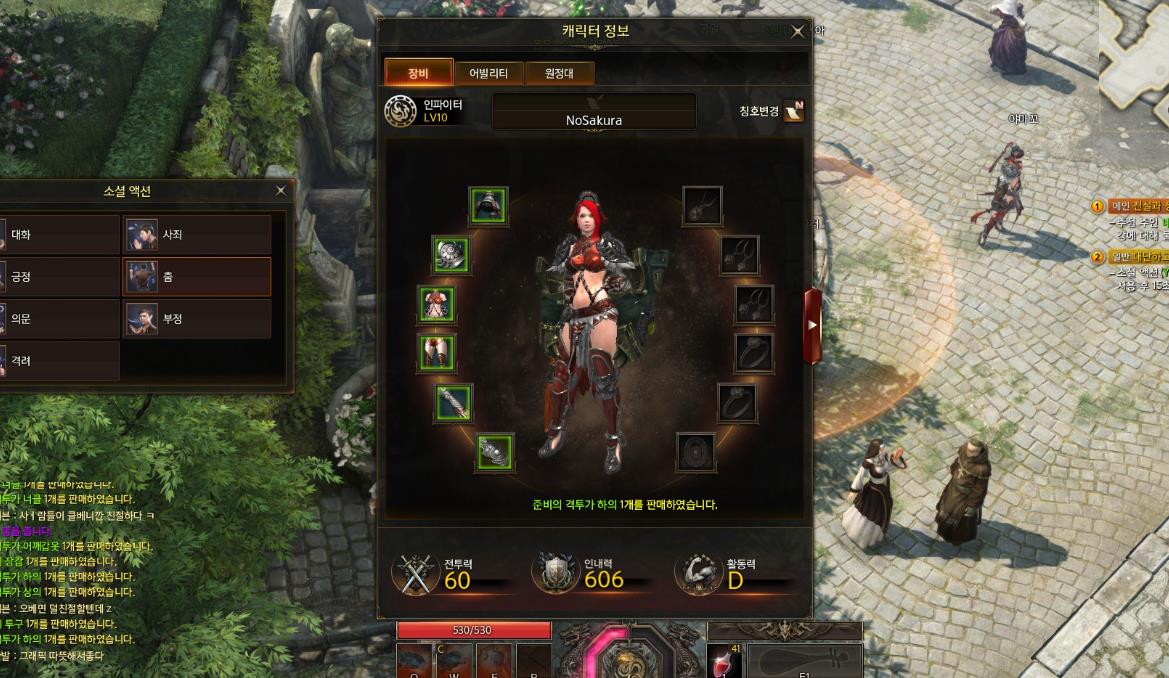Select the 장비 equipment tab
This screenshot has width=1169, height=678.
(418, 73)
